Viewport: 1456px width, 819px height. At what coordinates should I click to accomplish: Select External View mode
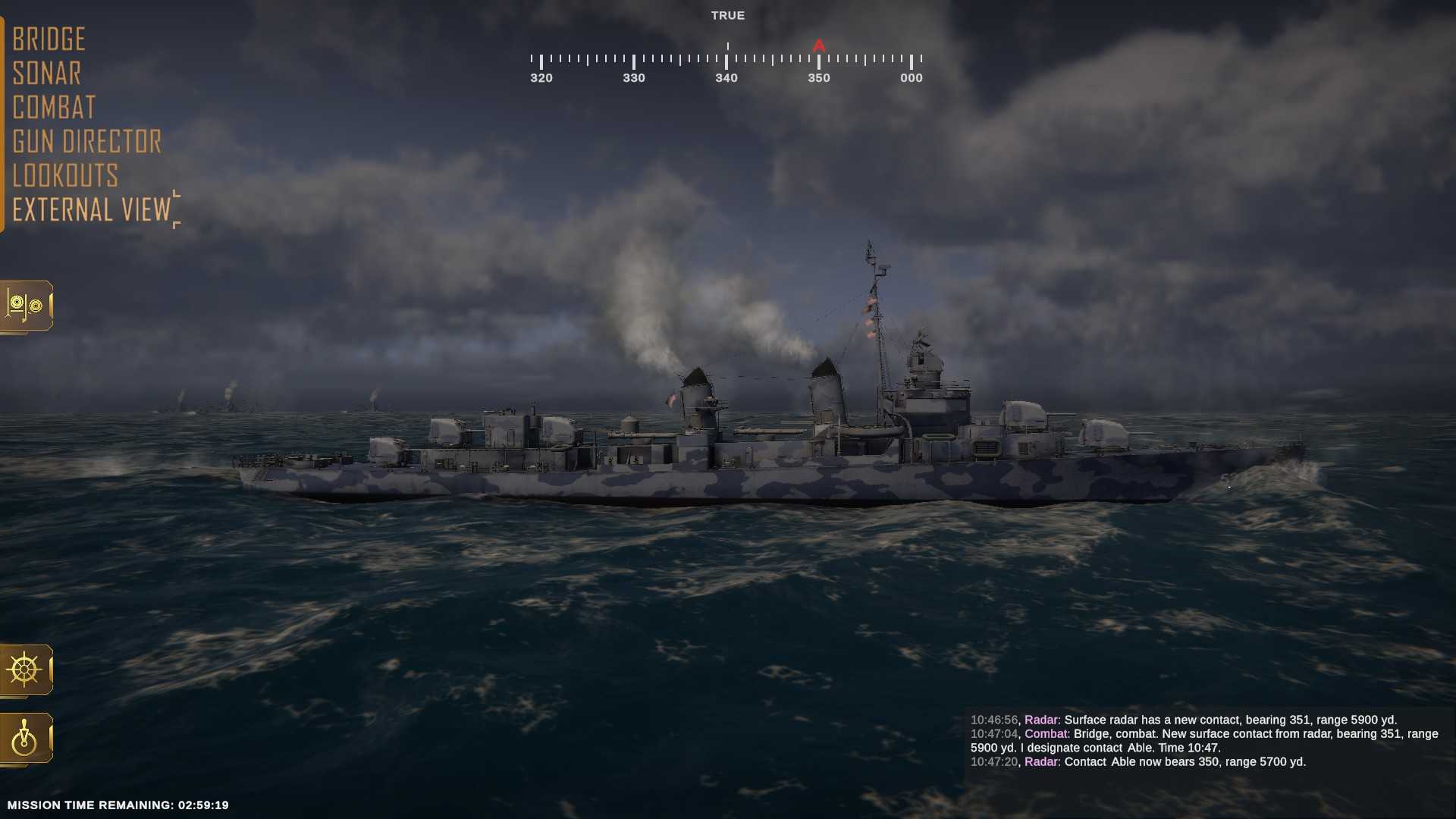(x=91, y=209)
